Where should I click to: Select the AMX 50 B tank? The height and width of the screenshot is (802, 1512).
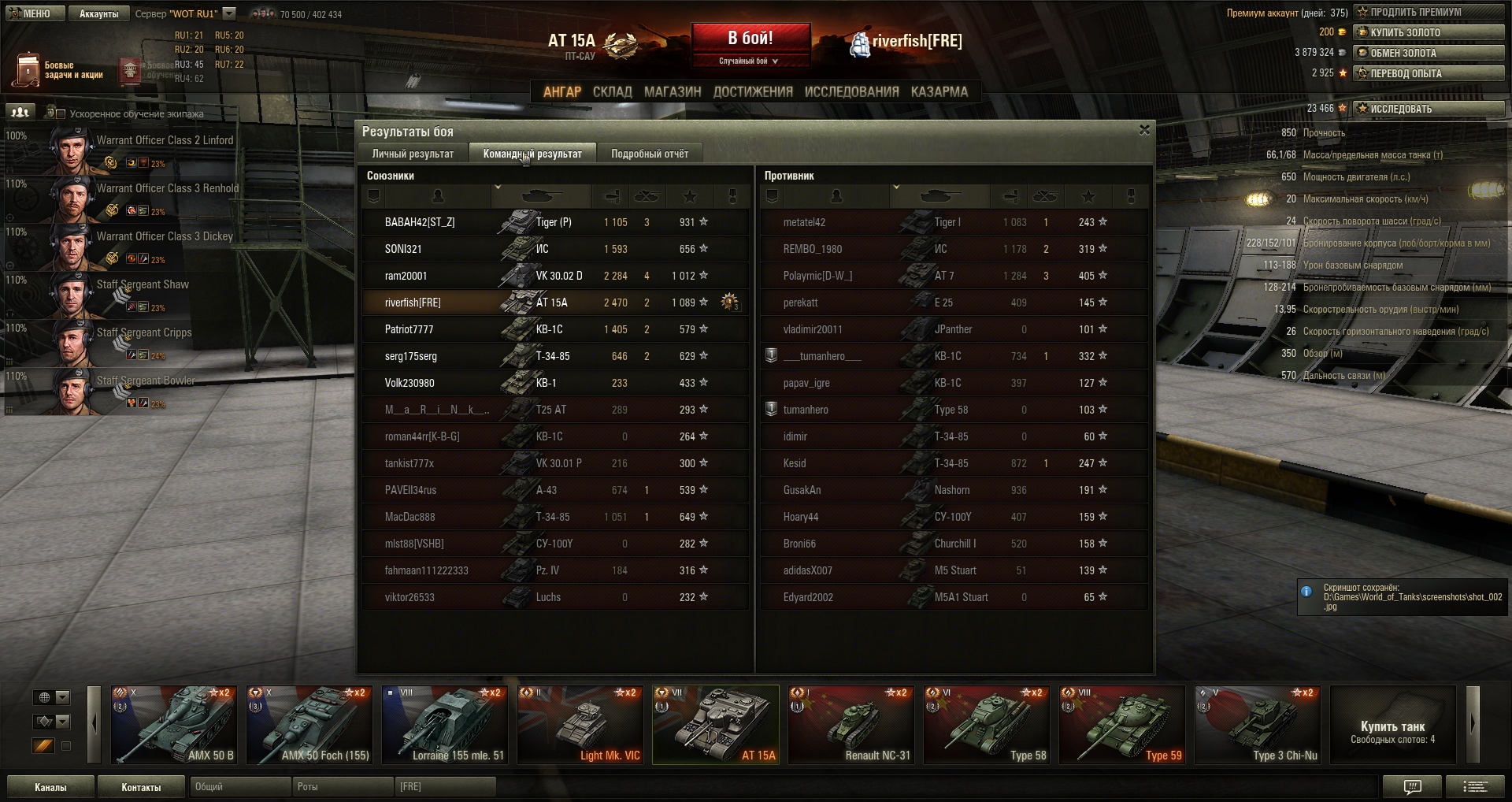pyautogui.click(x=173, y=725)
